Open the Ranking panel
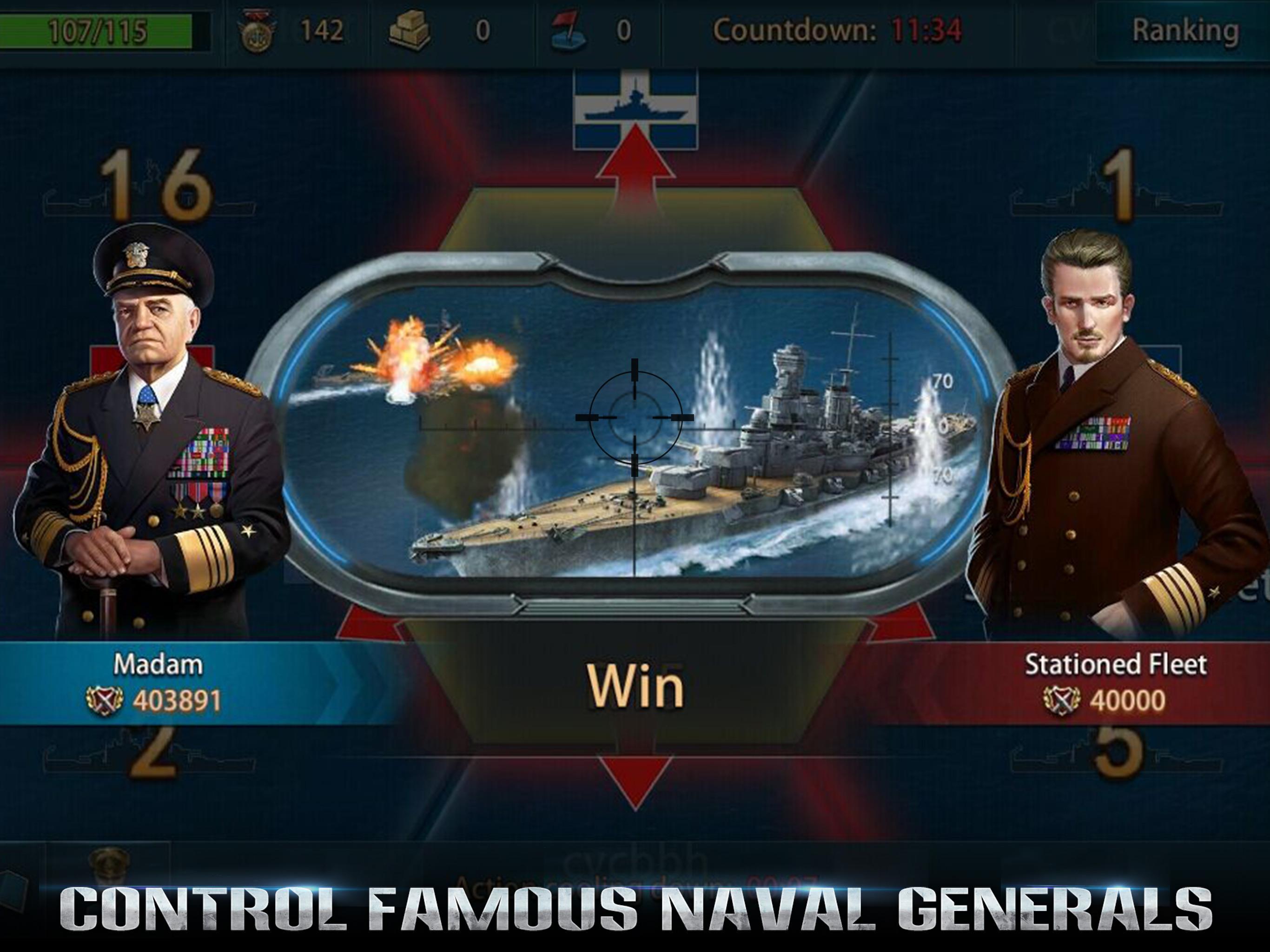The height and width of the screenshot is (952, 1270). click(1200, 29)
